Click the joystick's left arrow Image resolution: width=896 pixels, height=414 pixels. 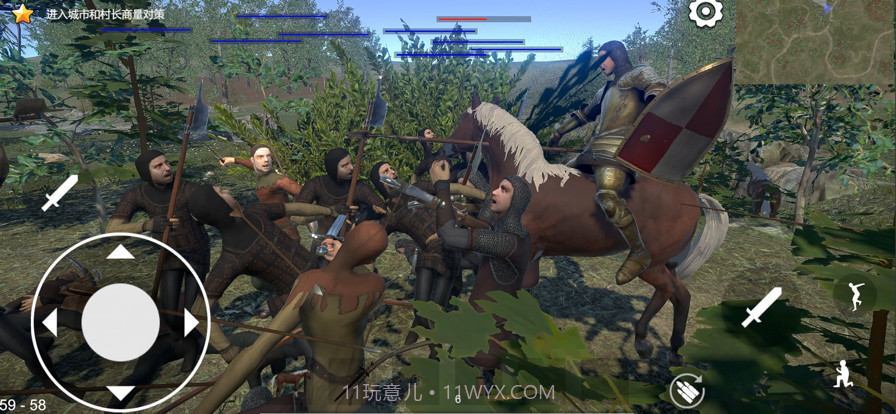pyautogui.click(x=49, y=322)
